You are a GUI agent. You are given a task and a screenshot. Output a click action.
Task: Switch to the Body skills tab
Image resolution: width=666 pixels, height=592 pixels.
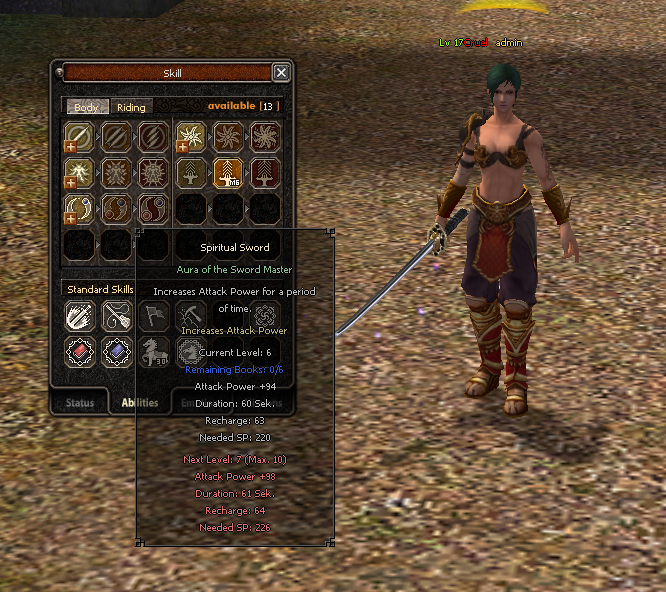87,107
